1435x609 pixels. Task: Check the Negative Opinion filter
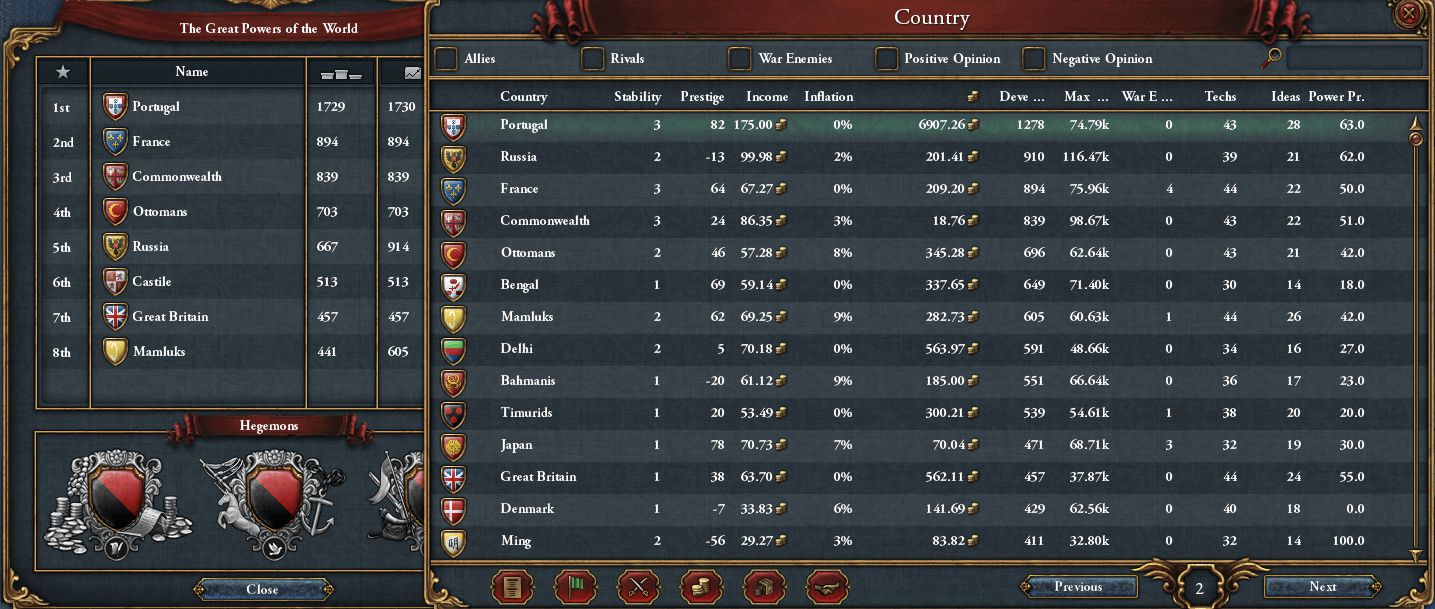tap(1034, 59)
